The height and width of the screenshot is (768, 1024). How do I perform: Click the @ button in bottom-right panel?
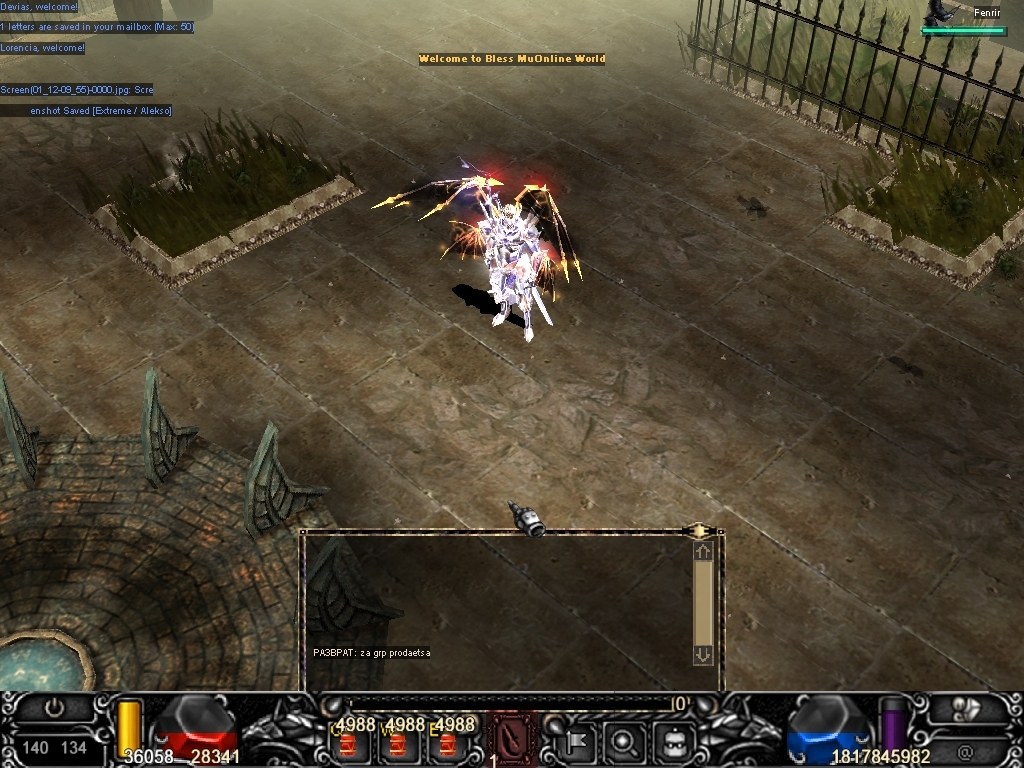click(x=965, y=749)
